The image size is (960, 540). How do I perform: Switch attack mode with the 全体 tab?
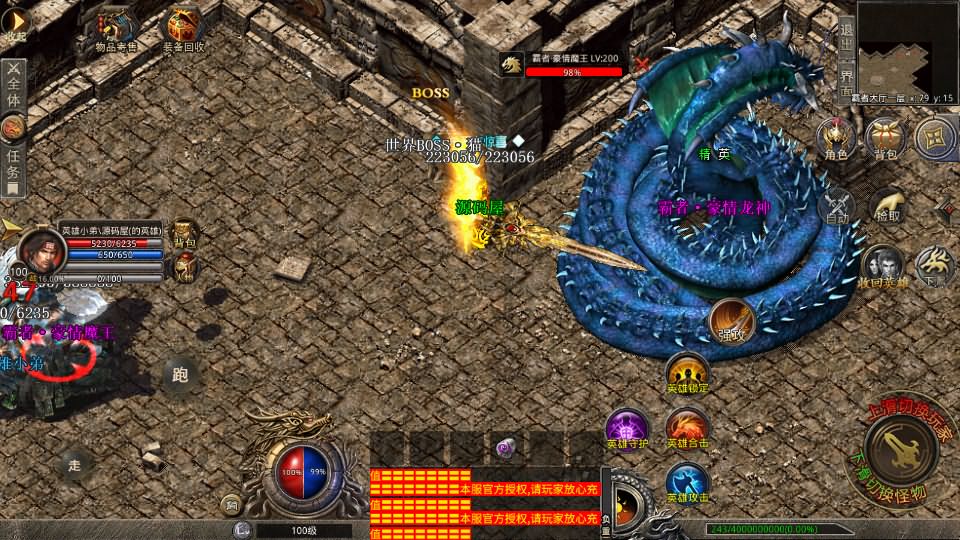(14, 86)
